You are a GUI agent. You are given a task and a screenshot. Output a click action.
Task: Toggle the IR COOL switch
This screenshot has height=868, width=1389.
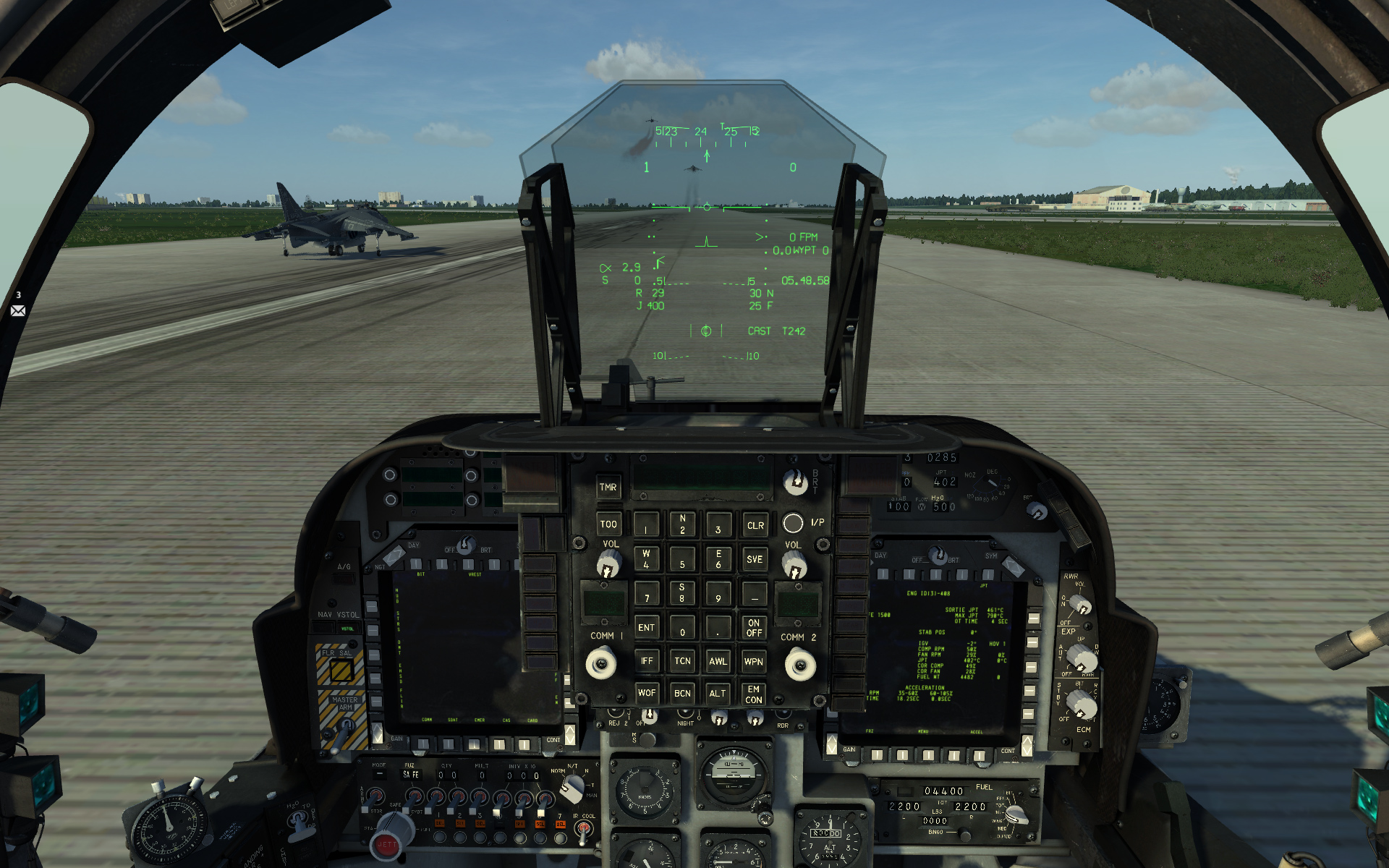(x=584, y=830)
